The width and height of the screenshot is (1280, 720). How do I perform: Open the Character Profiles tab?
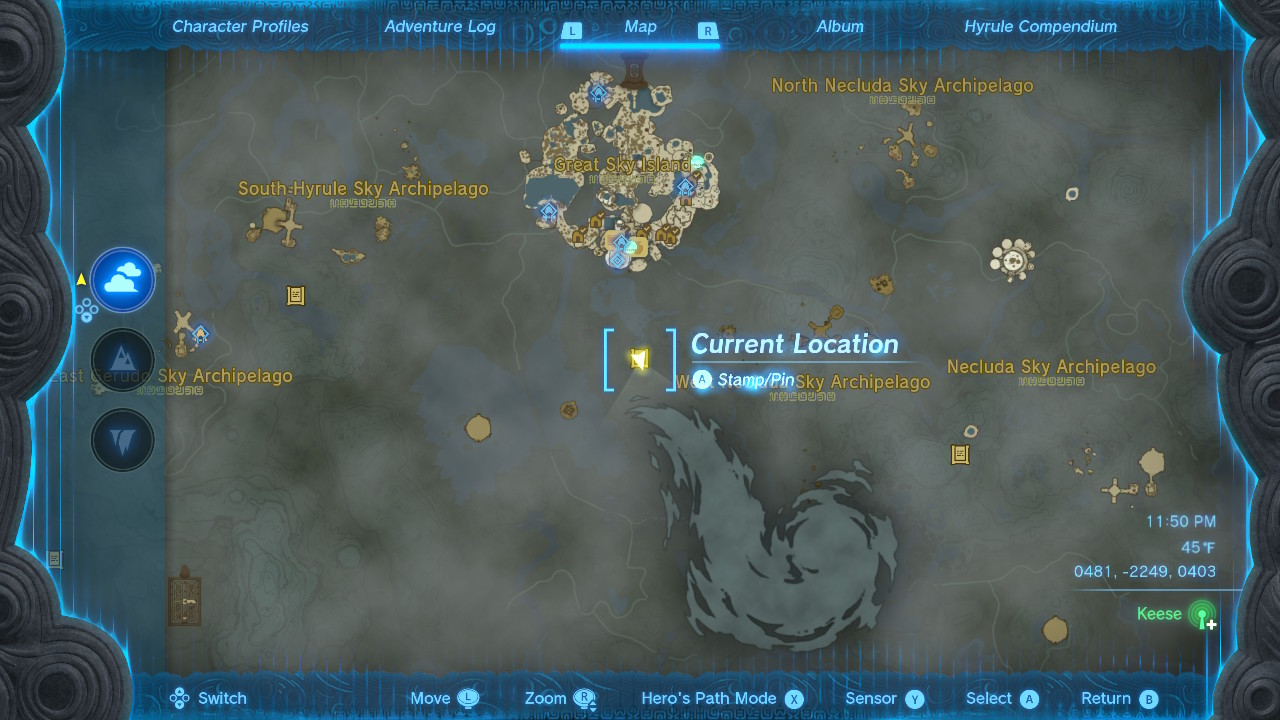pos(240,27)
